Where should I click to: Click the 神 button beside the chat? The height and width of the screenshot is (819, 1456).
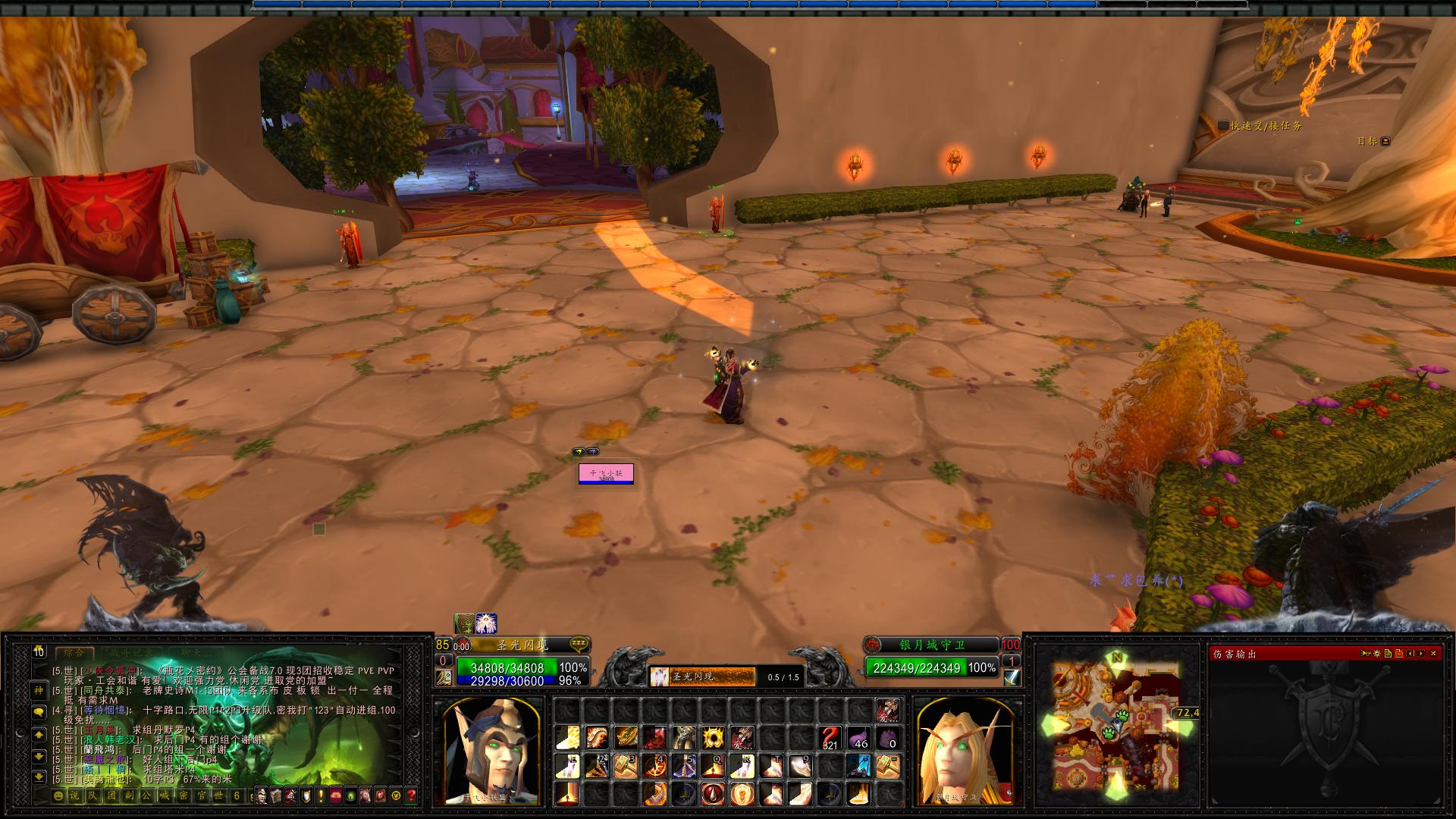click(39, 690)
